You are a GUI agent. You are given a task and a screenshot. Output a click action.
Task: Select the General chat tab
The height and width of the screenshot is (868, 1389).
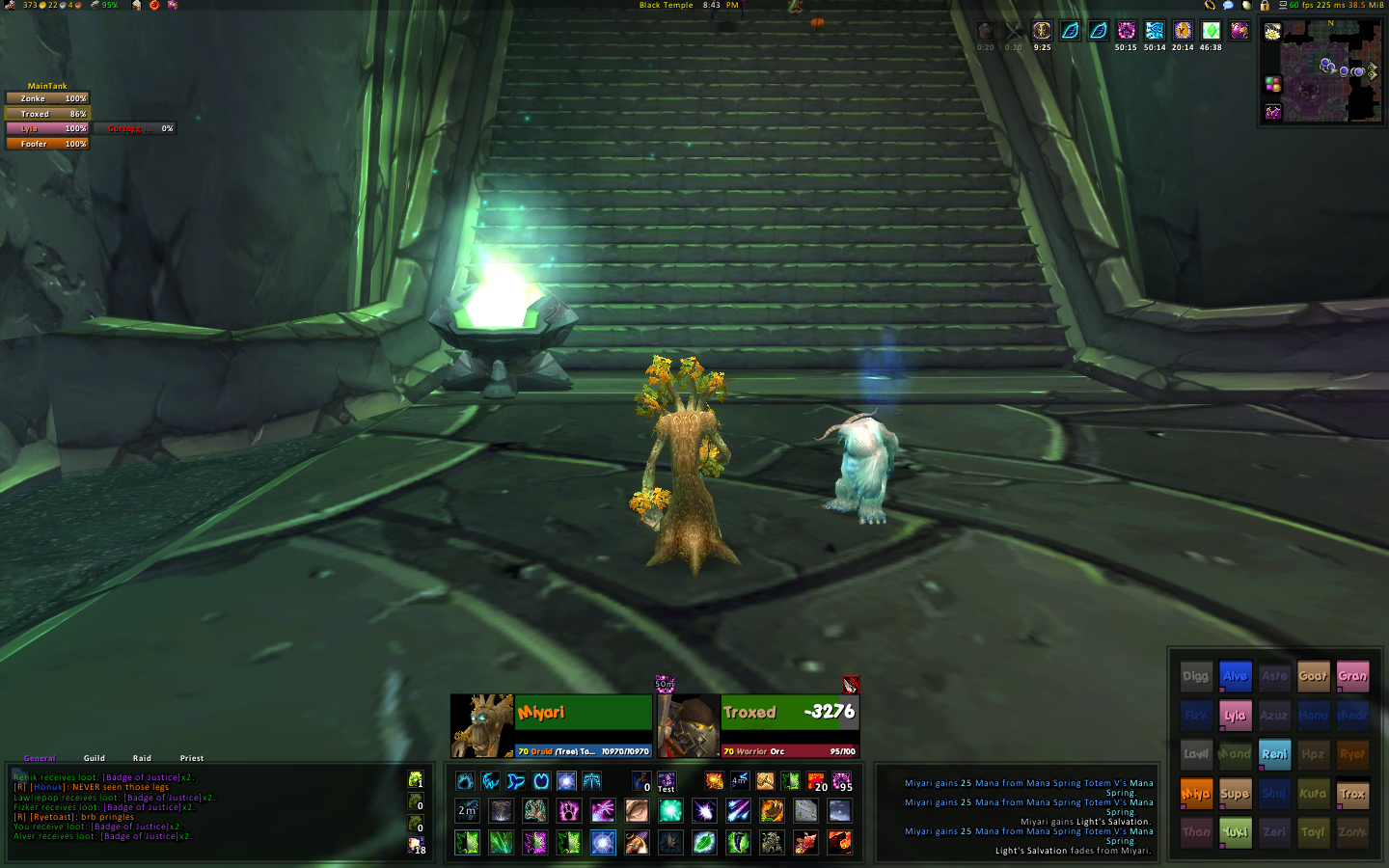[x=40, y=758]
